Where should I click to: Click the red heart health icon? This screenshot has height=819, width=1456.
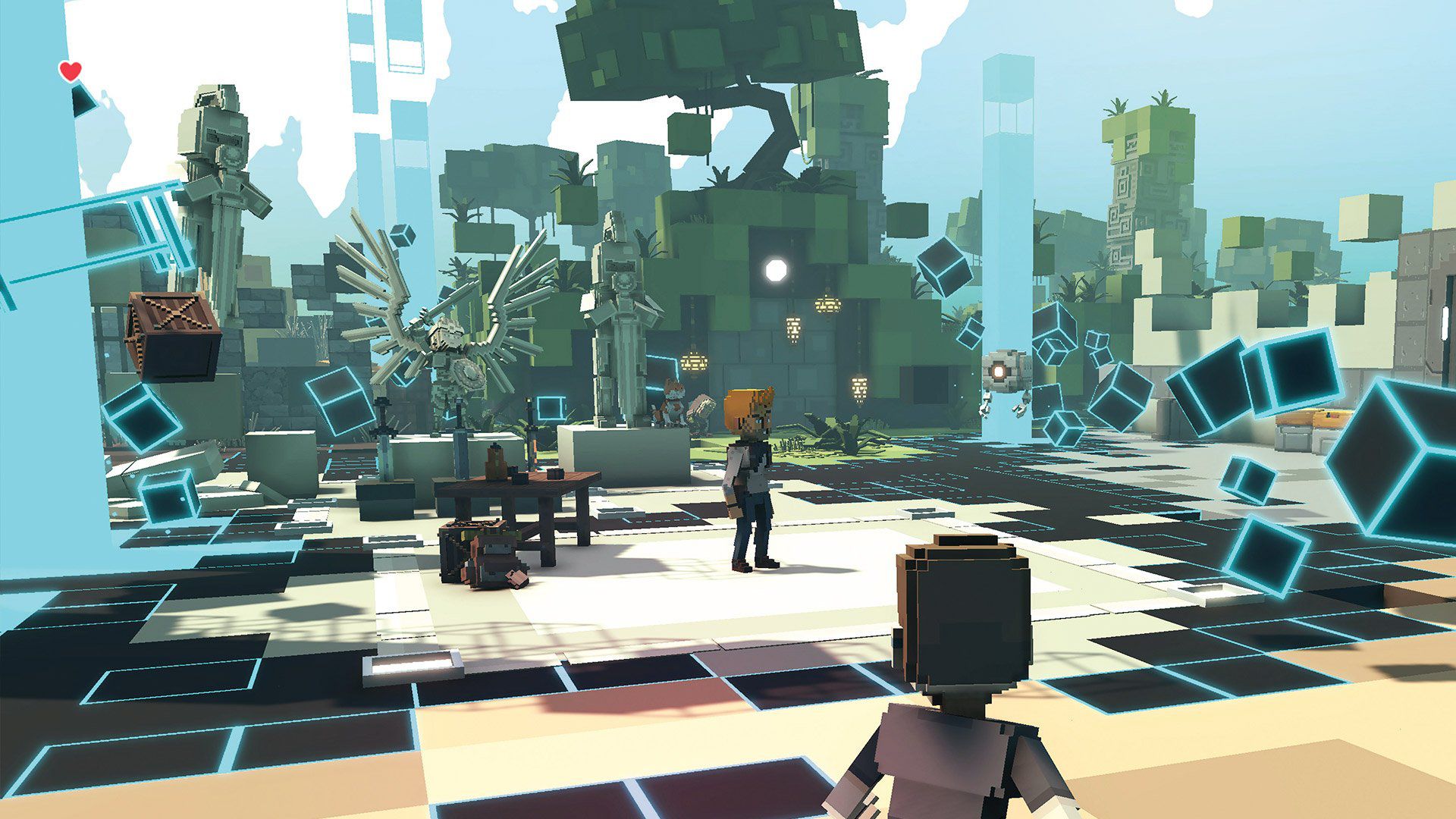click(x=70, y=70)
